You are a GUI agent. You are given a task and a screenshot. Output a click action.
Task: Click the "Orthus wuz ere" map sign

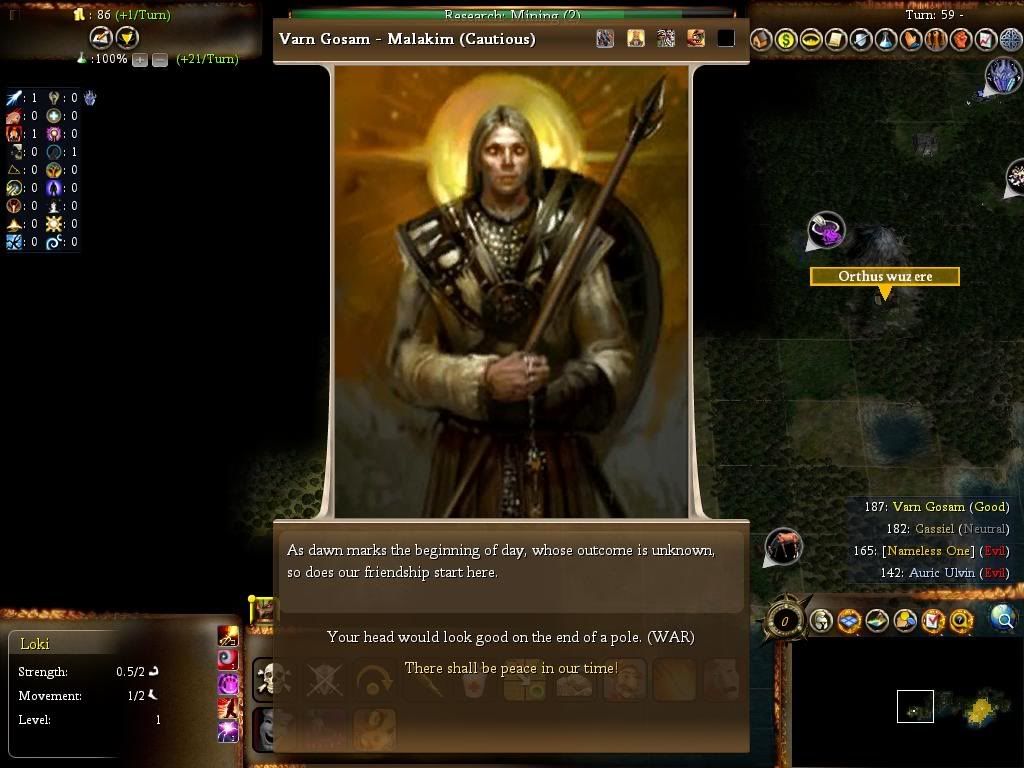885,276
